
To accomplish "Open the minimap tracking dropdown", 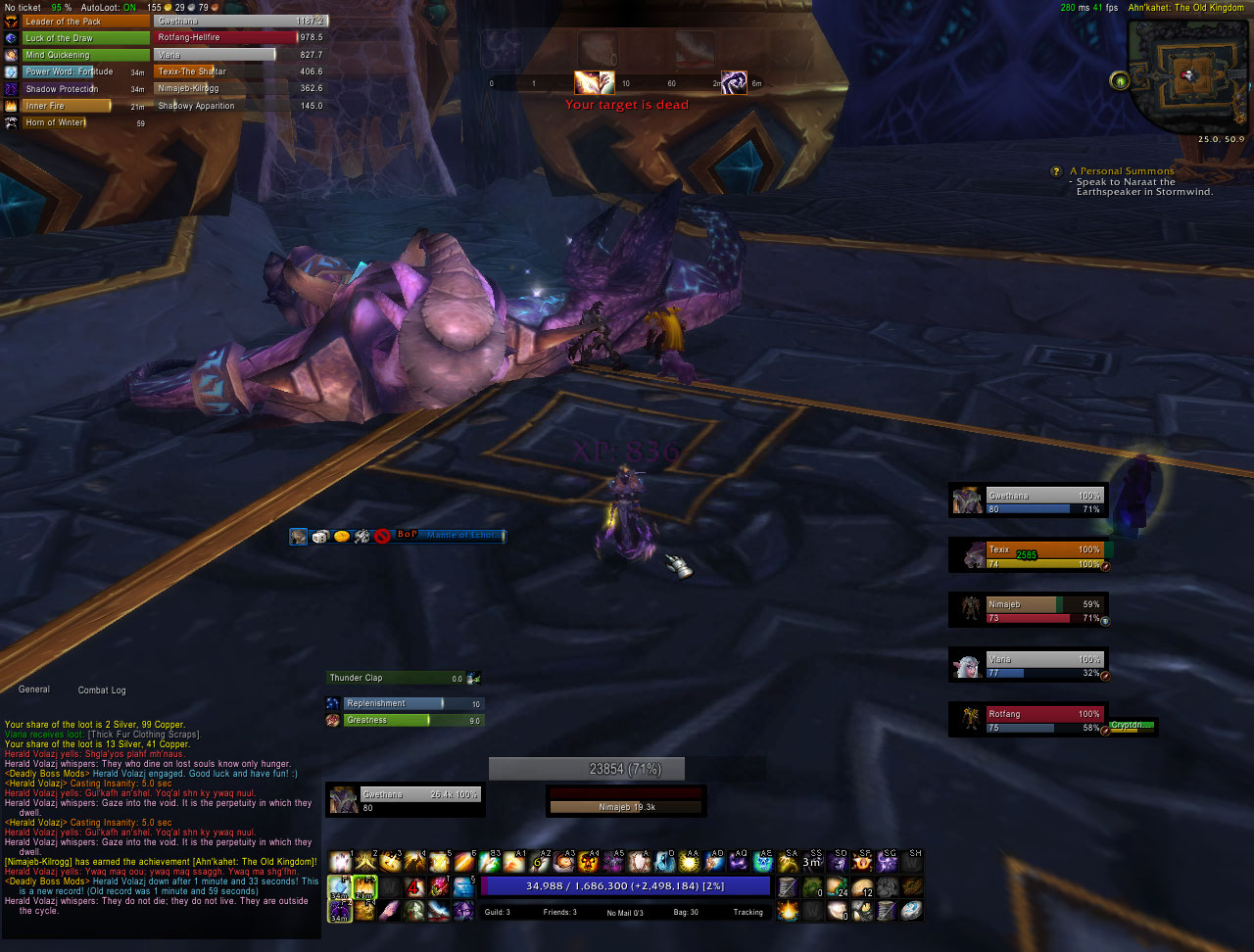I will [x=1119, y=82].
